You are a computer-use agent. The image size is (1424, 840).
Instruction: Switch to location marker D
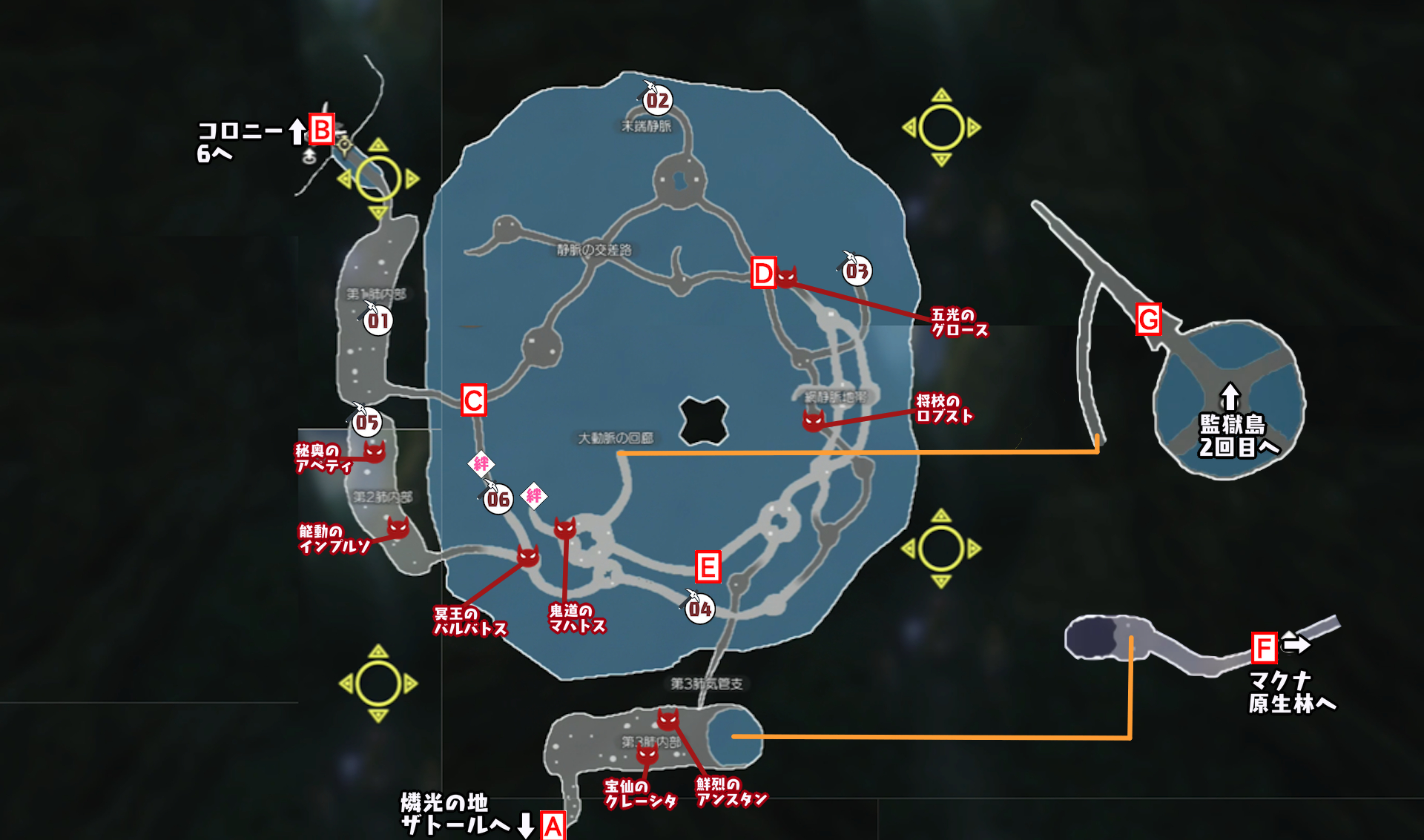pyautogui.click(x=762, y=274)
